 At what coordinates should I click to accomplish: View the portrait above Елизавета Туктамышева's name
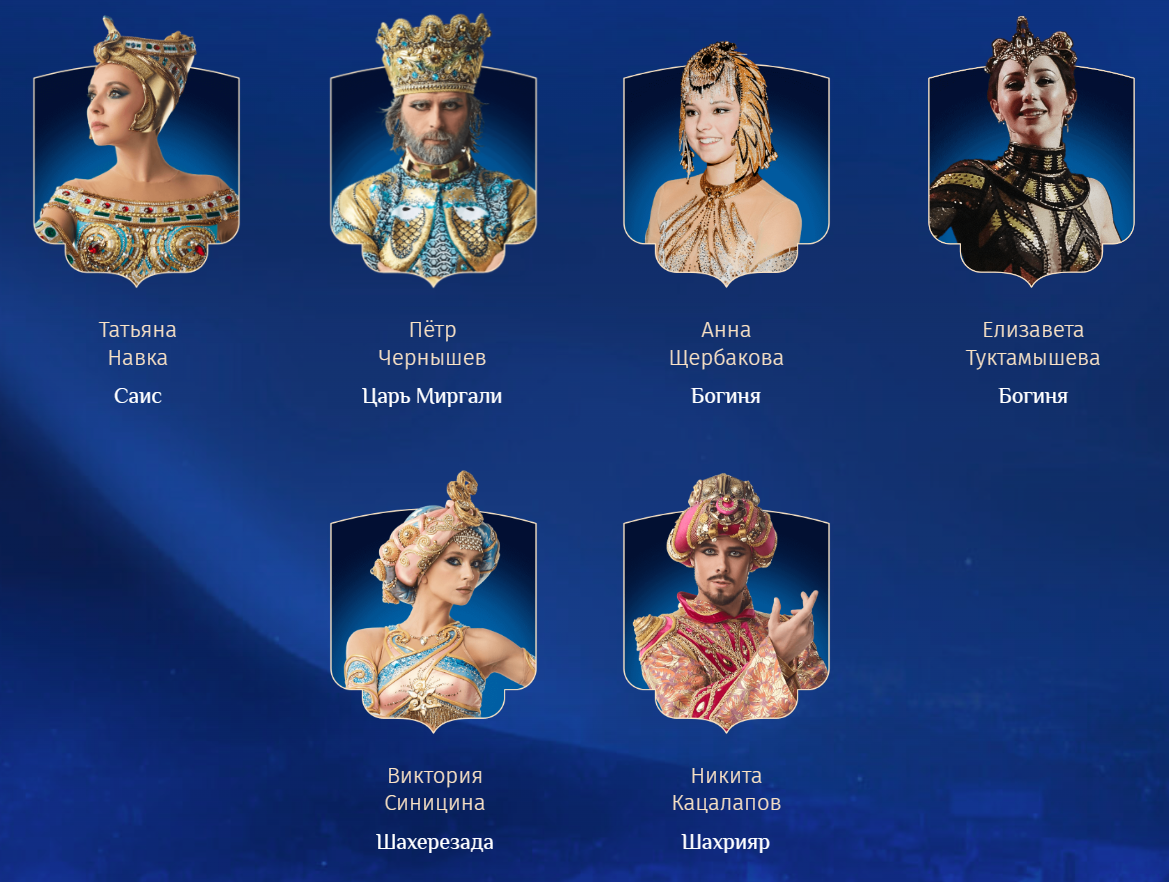tap(1032, 160)
